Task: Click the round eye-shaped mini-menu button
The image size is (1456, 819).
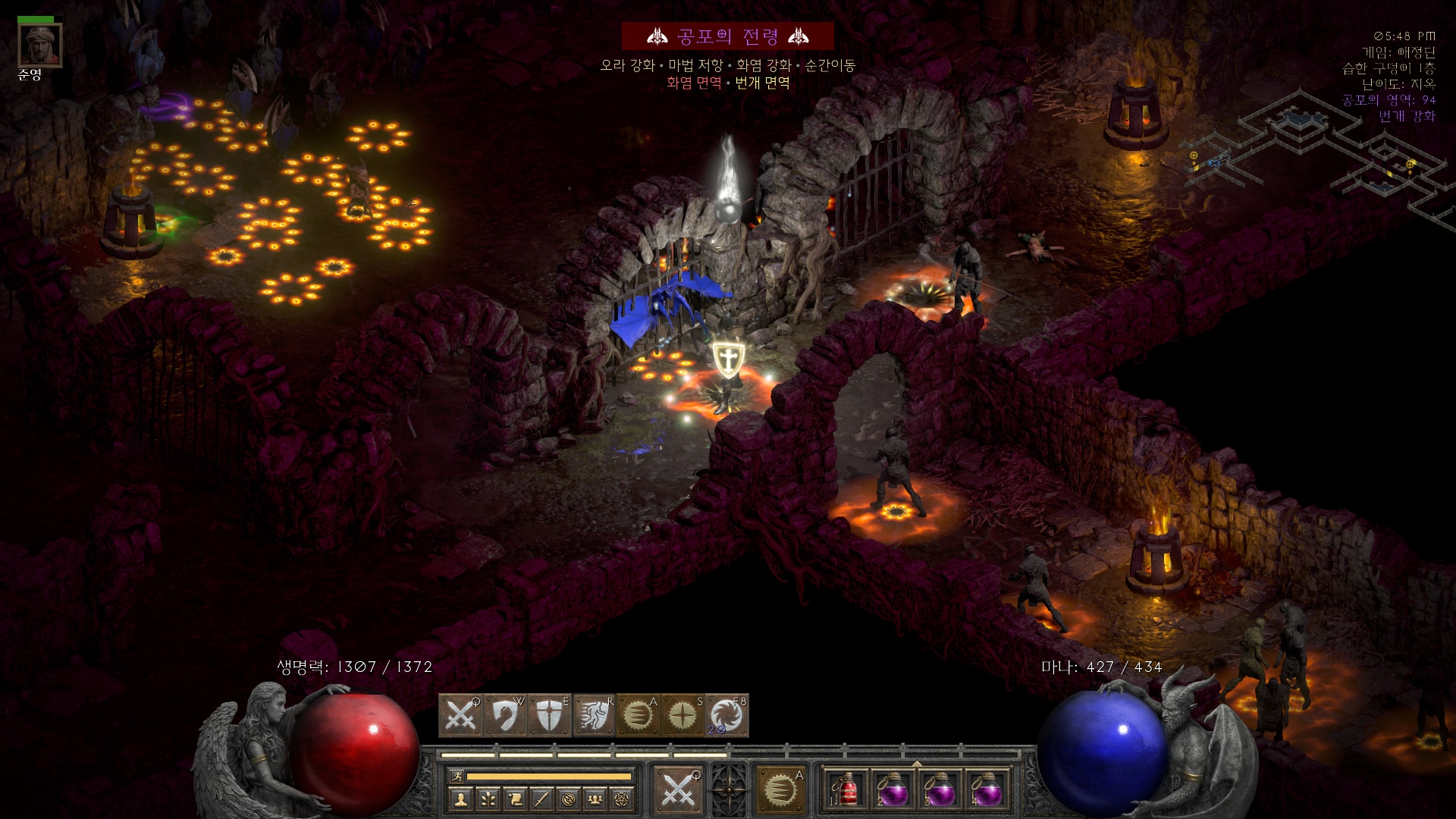Action: pyautogui.click(x=569, y=799)
